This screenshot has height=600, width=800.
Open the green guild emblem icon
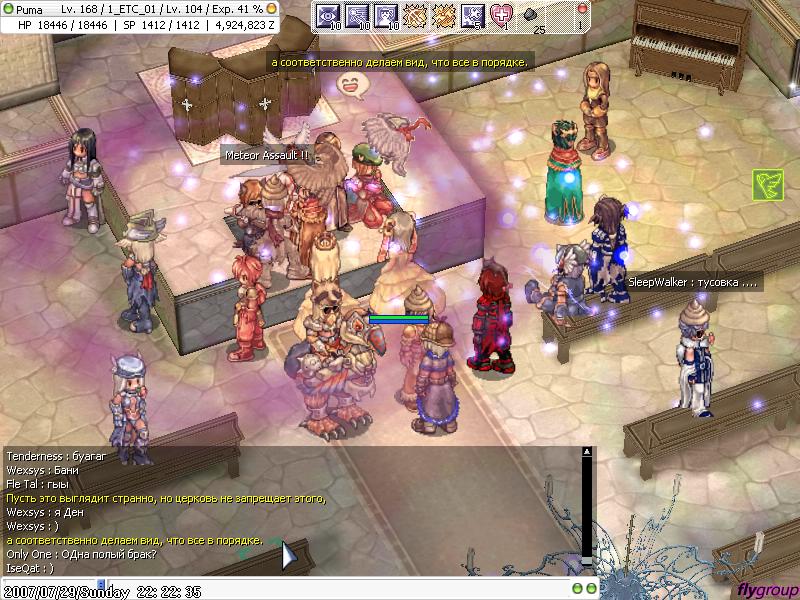pos(767,184)
